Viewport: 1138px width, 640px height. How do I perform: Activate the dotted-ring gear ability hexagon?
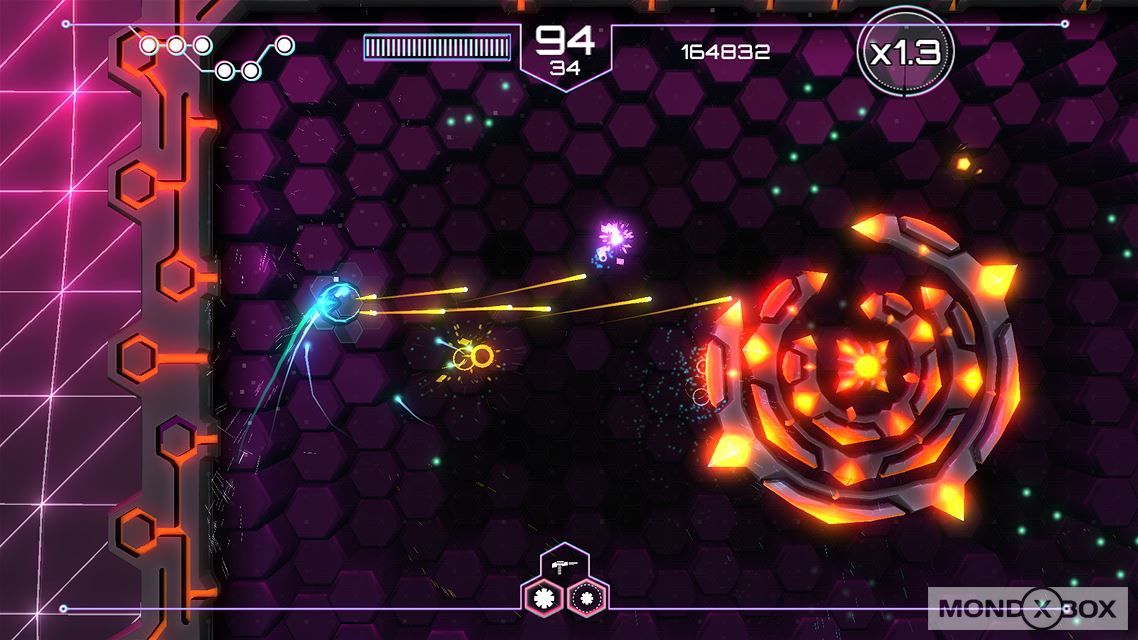point(587,598)
